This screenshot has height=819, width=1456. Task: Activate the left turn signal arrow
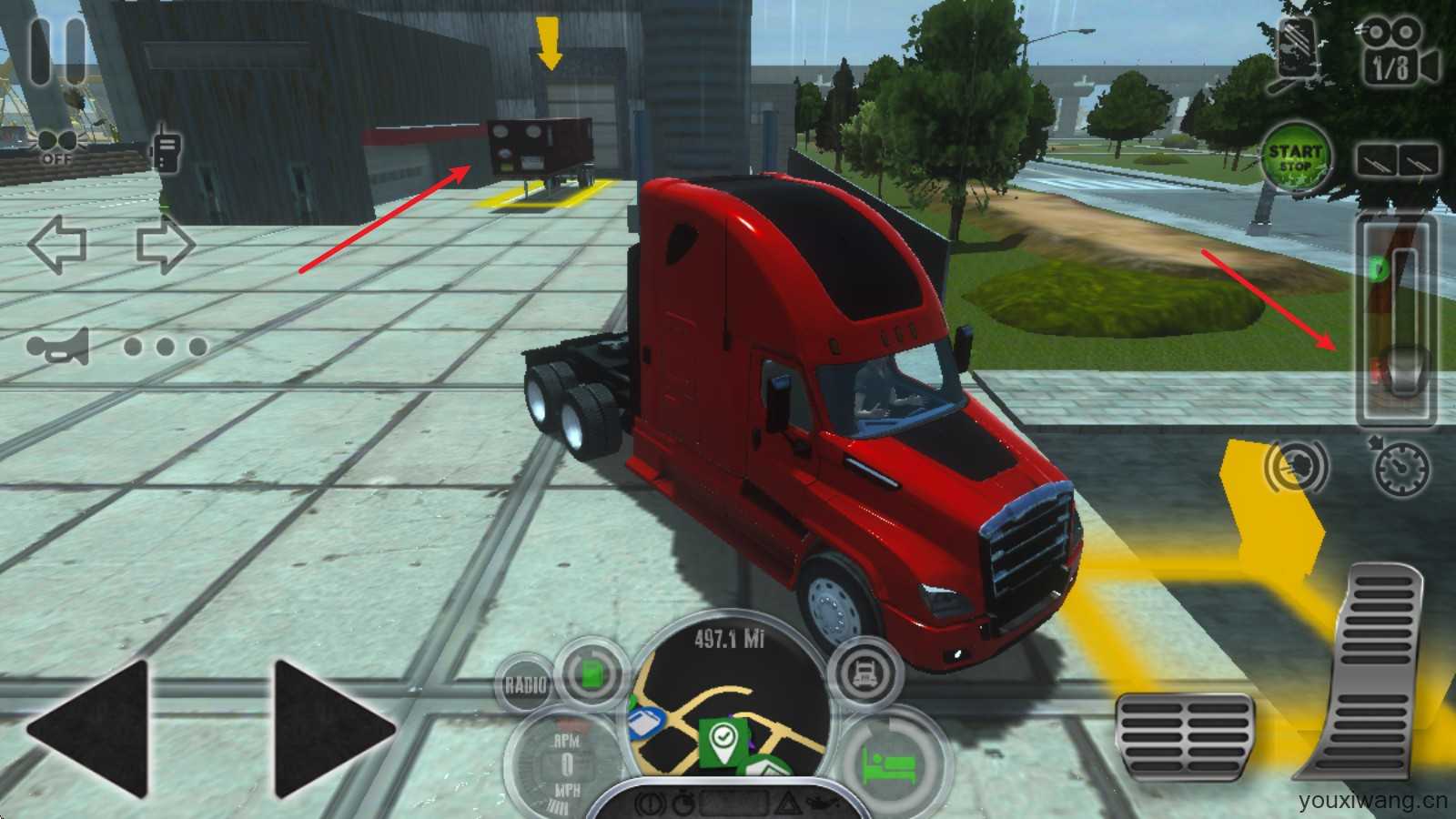point(57,245)
